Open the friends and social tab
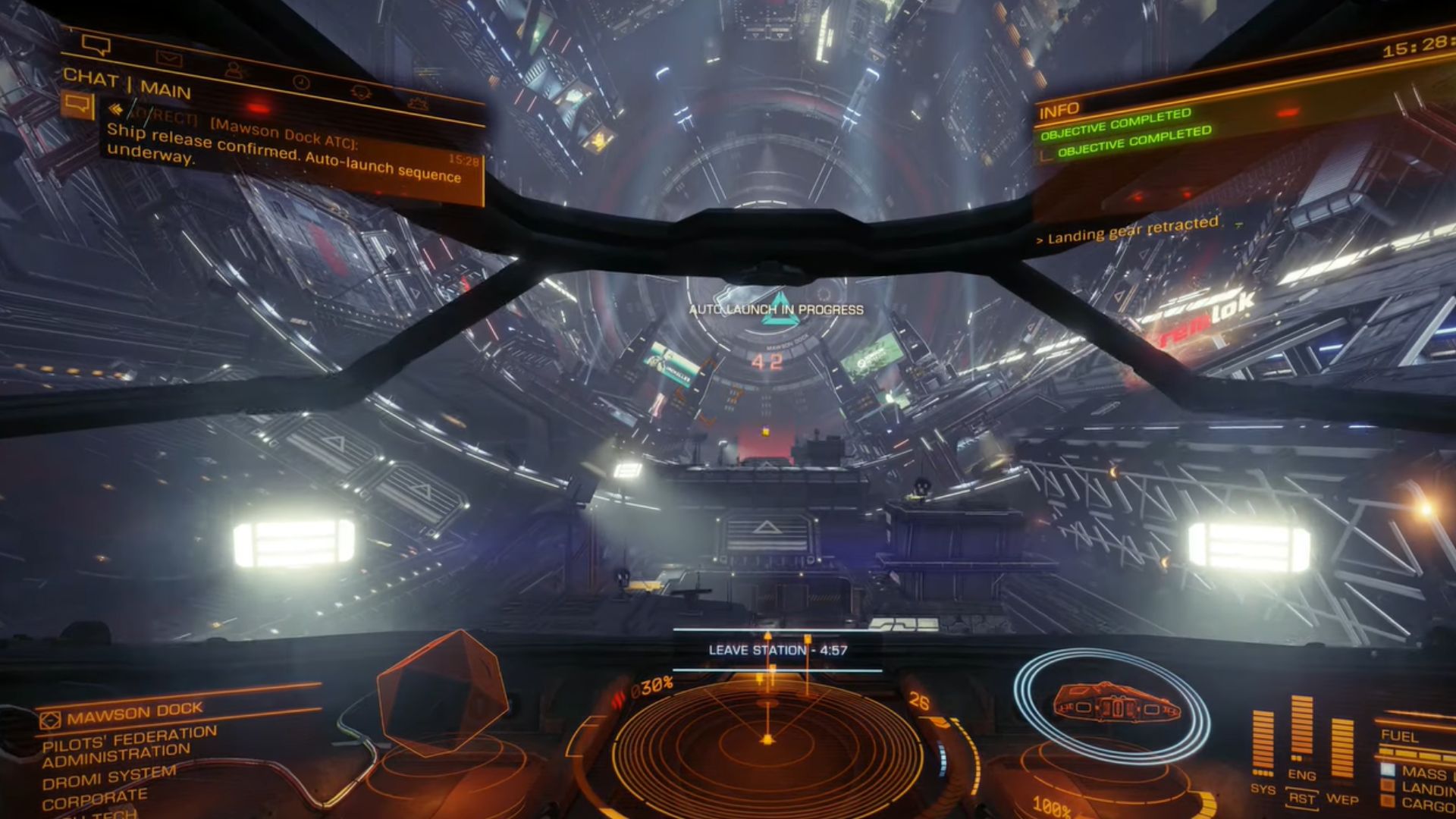Image resolution: width=1456 pixels, height=819 pixels. tap(235, 71)
